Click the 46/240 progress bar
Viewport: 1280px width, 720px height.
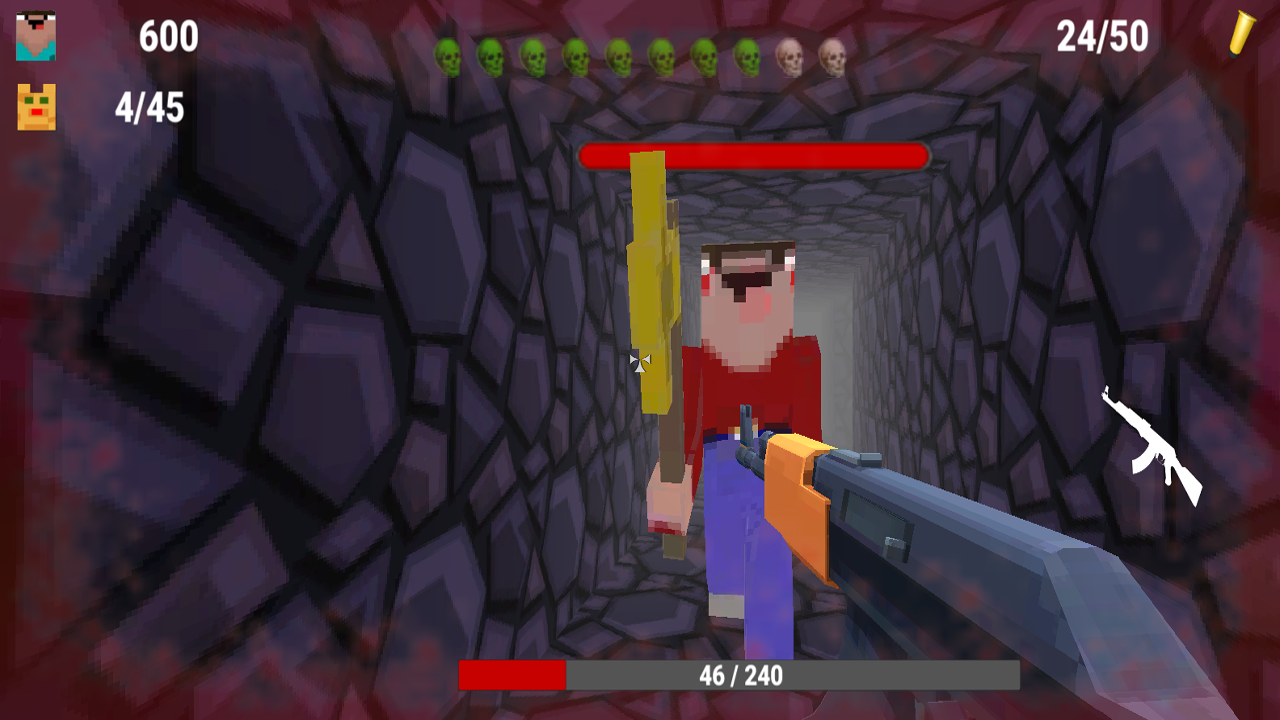pos(740,676)
